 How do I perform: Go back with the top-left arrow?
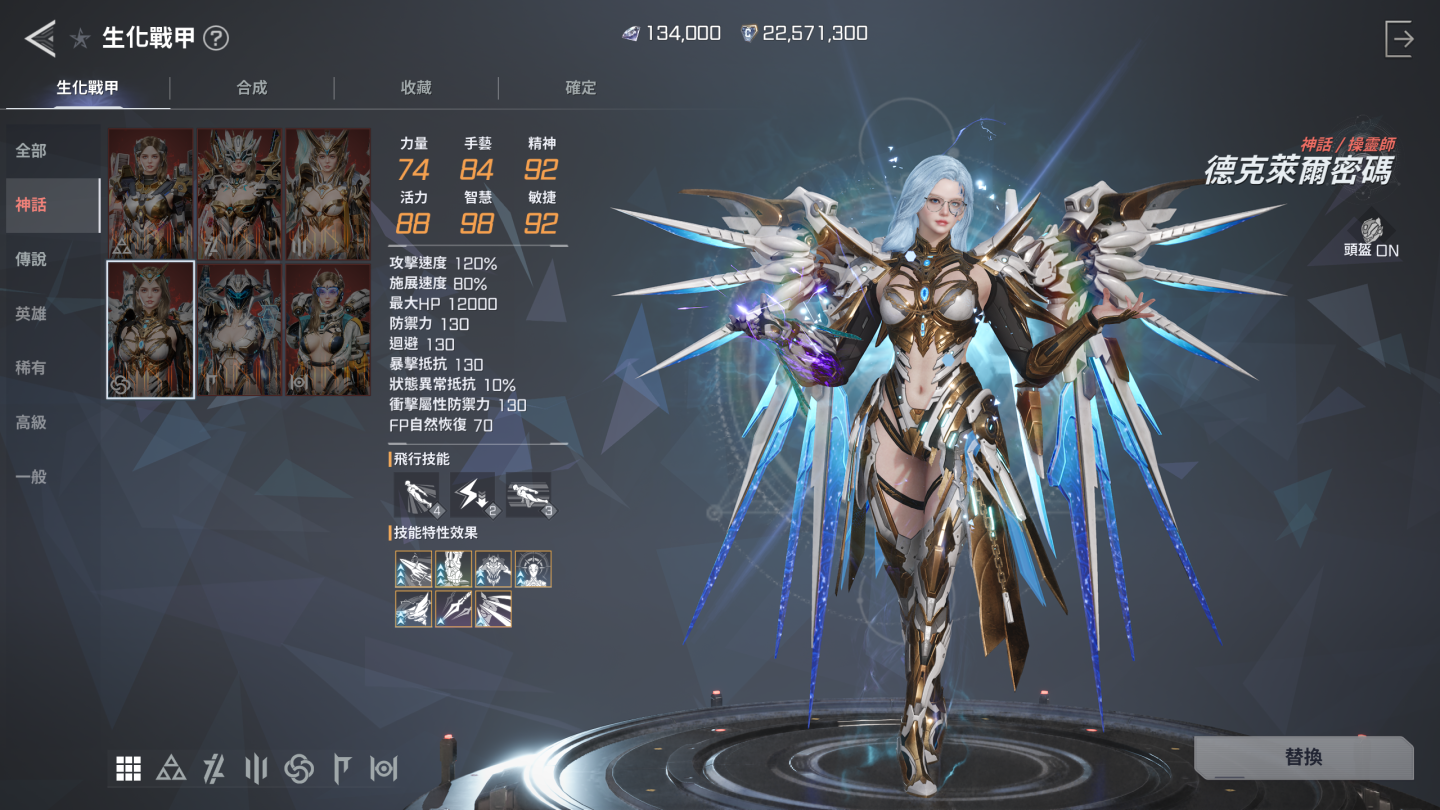pos(40,39)
